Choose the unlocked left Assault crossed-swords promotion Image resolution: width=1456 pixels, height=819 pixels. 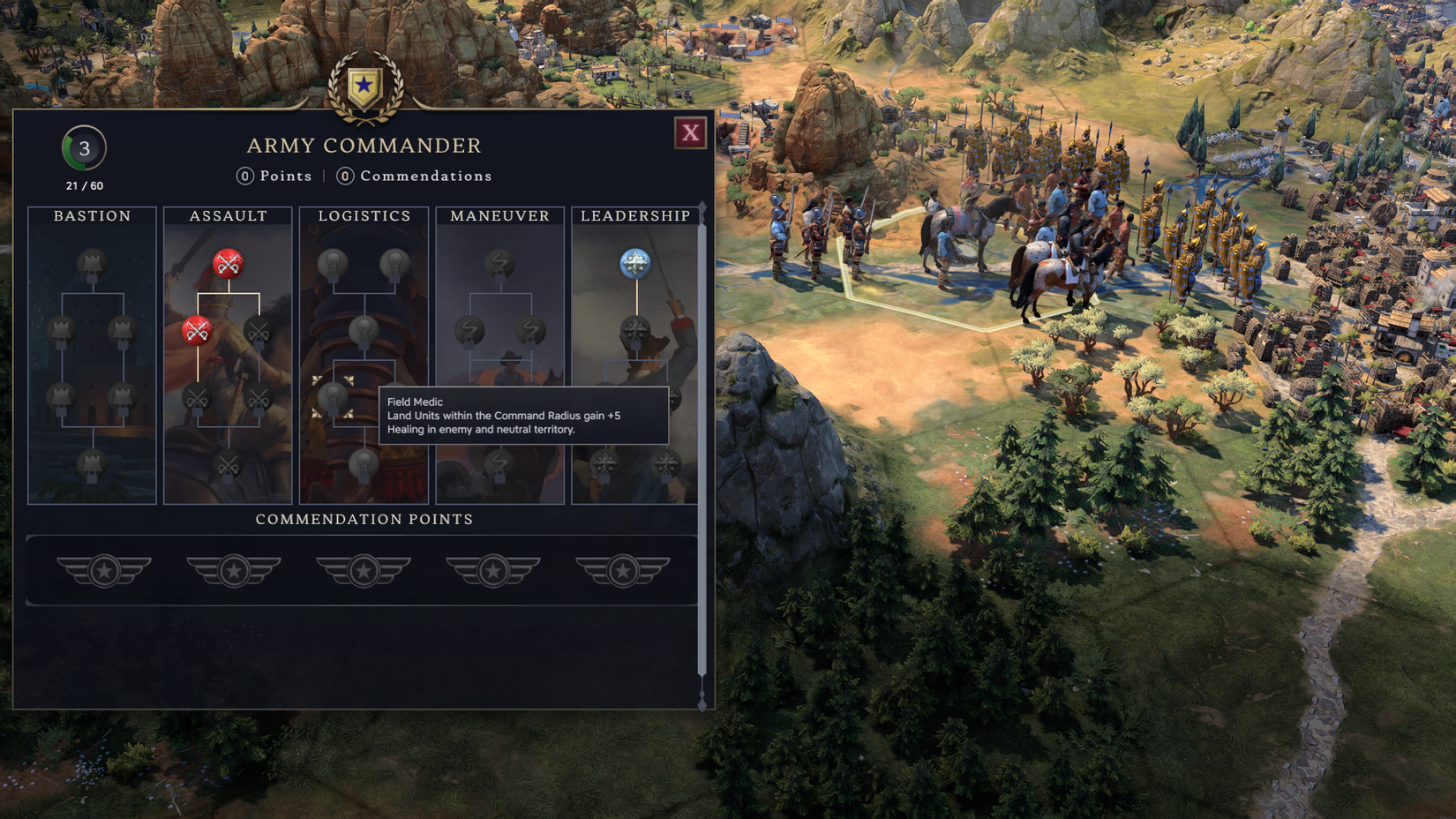196,334
